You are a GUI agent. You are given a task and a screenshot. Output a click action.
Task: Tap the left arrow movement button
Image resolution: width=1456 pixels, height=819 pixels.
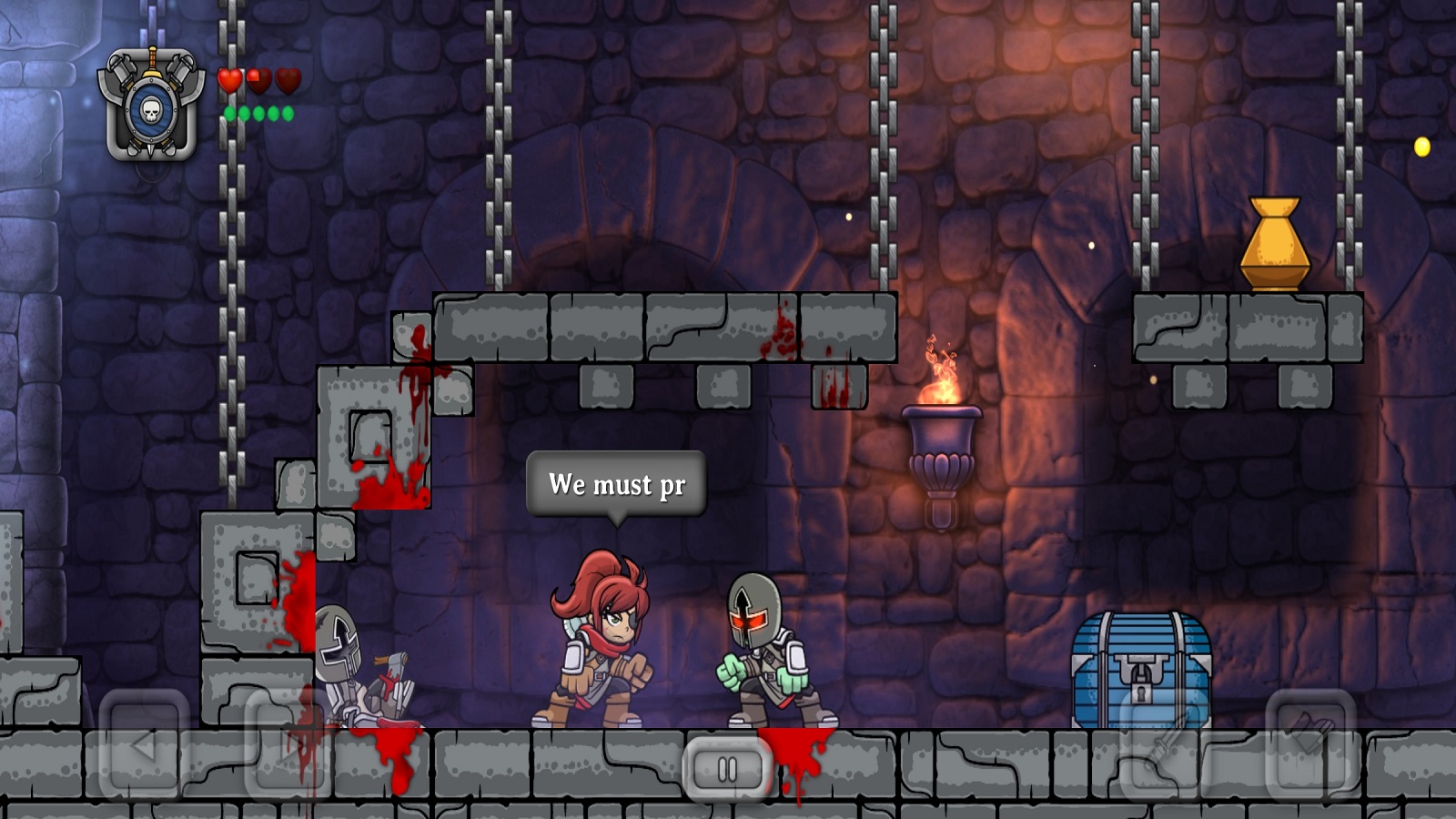point(144,746)
